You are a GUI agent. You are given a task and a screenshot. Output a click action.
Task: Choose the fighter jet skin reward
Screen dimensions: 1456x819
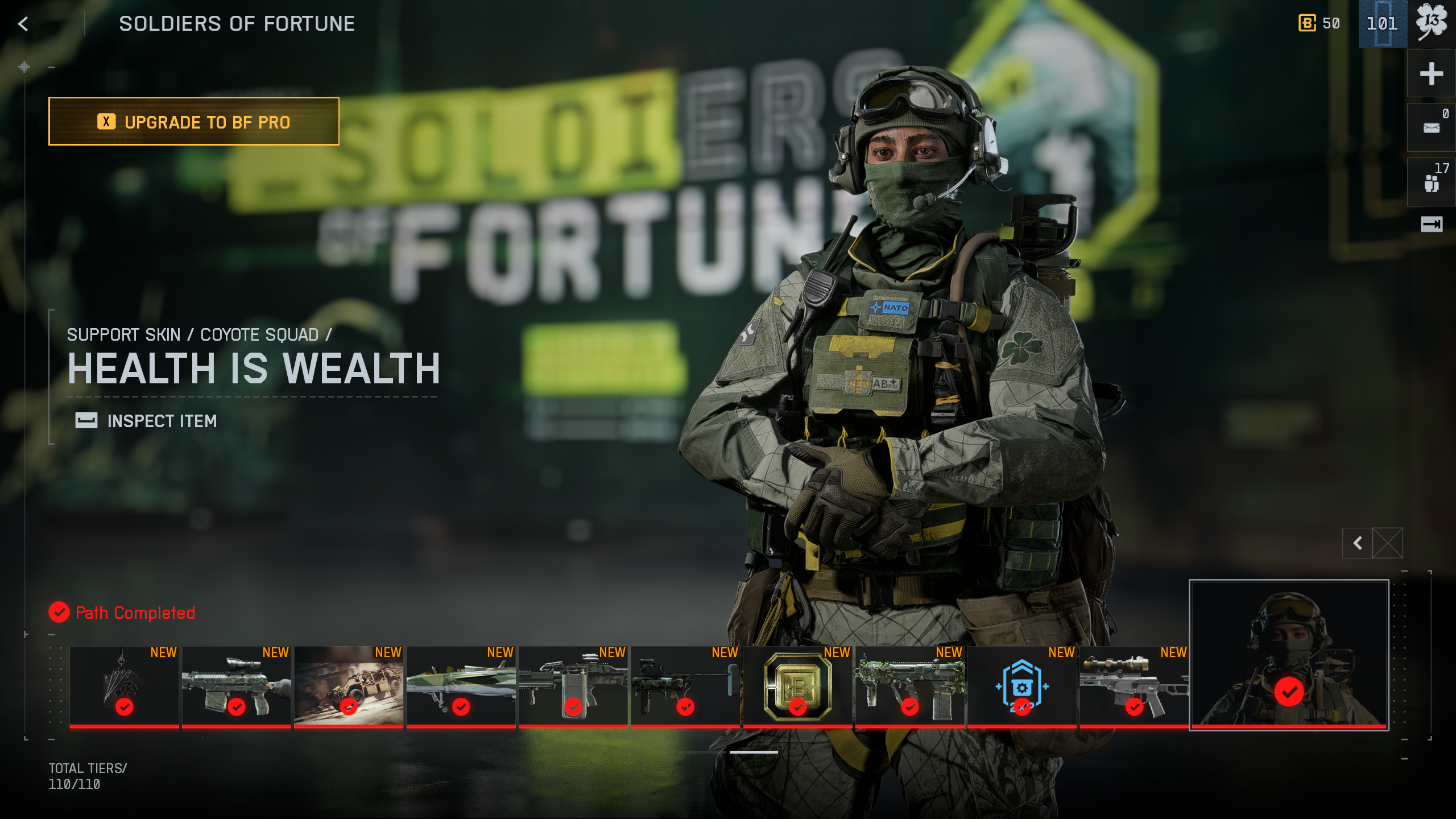pos(461,686)
